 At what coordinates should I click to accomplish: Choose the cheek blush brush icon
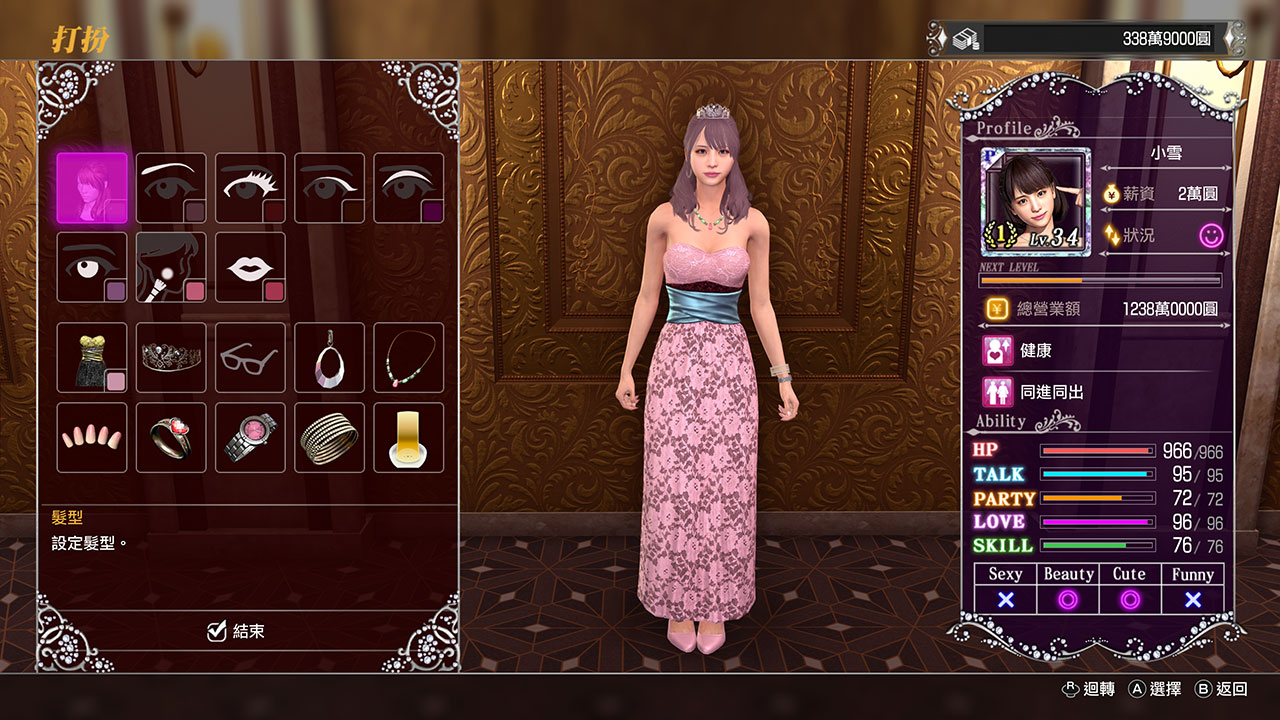(x=171, y=267)
